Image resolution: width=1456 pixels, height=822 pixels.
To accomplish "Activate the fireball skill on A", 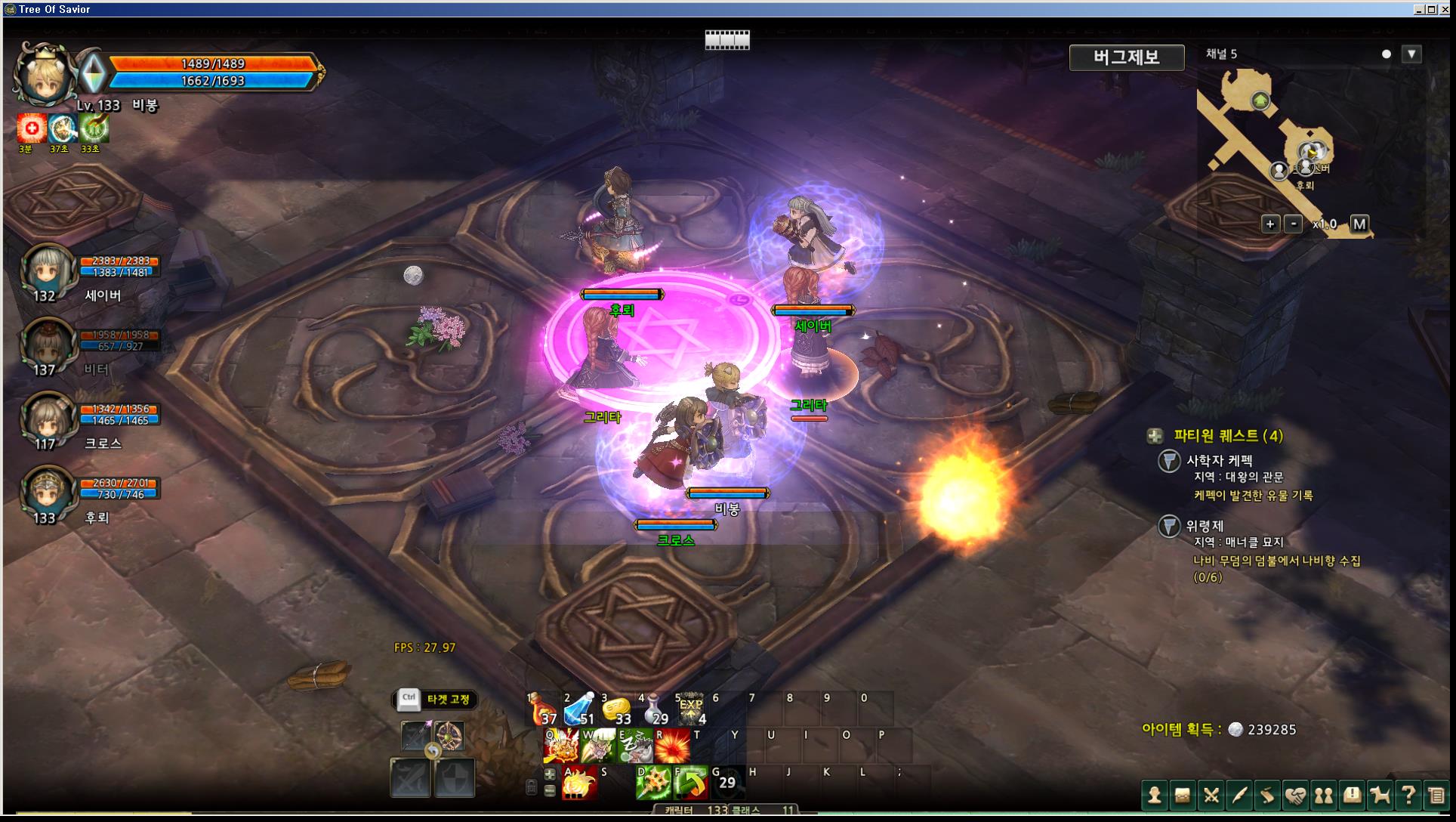I will coord(578,783).
